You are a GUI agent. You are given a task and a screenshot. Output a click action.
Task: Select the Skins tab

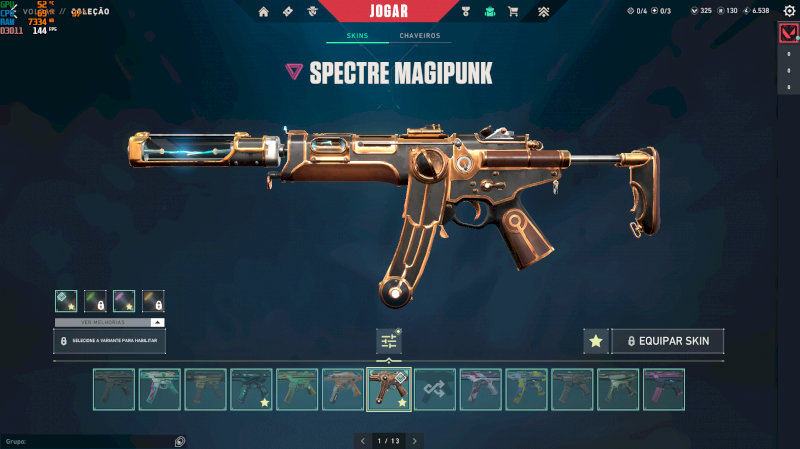(x=357, y=36)
